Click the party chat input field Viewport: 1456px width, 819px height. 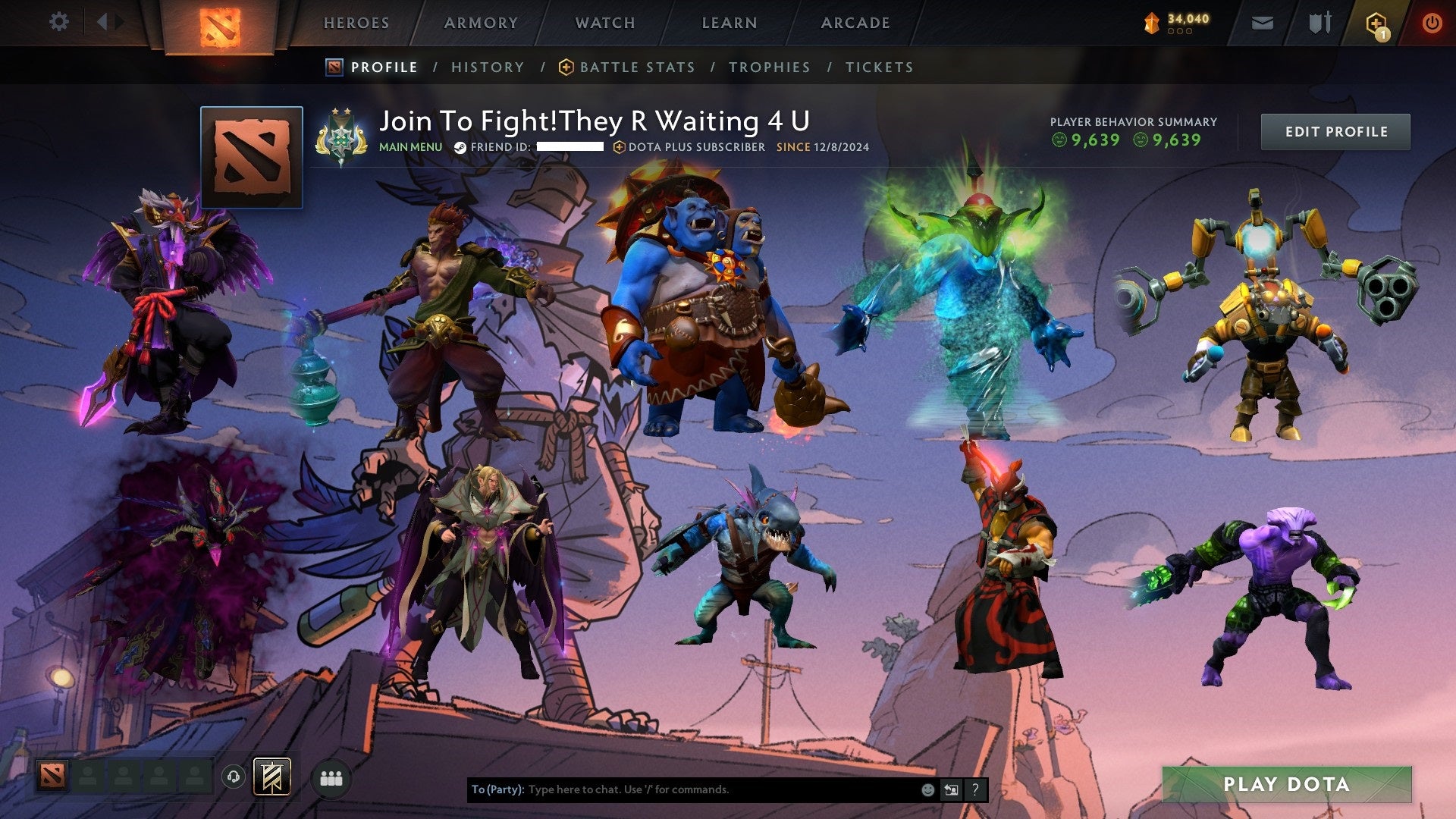[x=682, y=789]
